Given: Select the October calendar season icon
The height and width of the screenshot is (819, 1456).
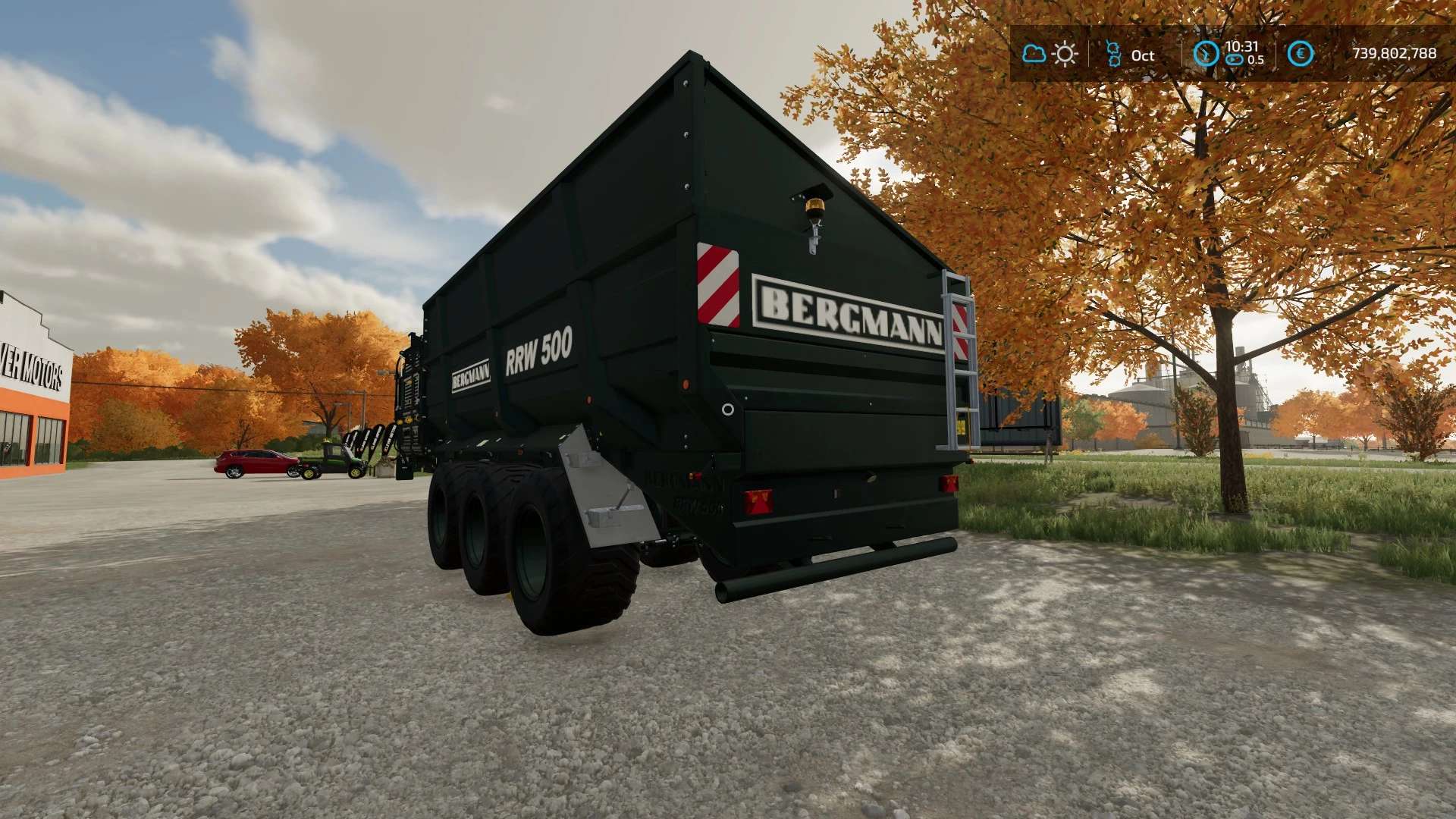Looking at the screenshot, I should pos(1113,54).
